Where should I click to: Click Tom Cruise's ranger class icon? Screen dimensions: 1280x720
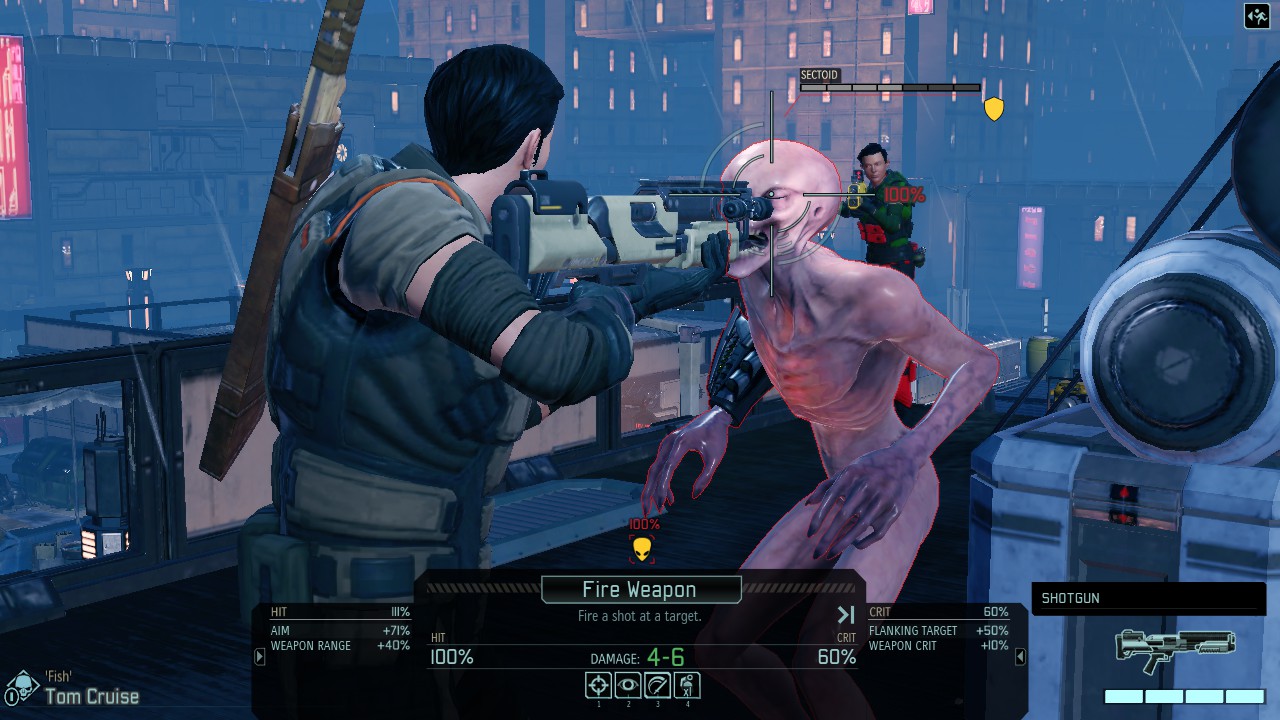22,688
